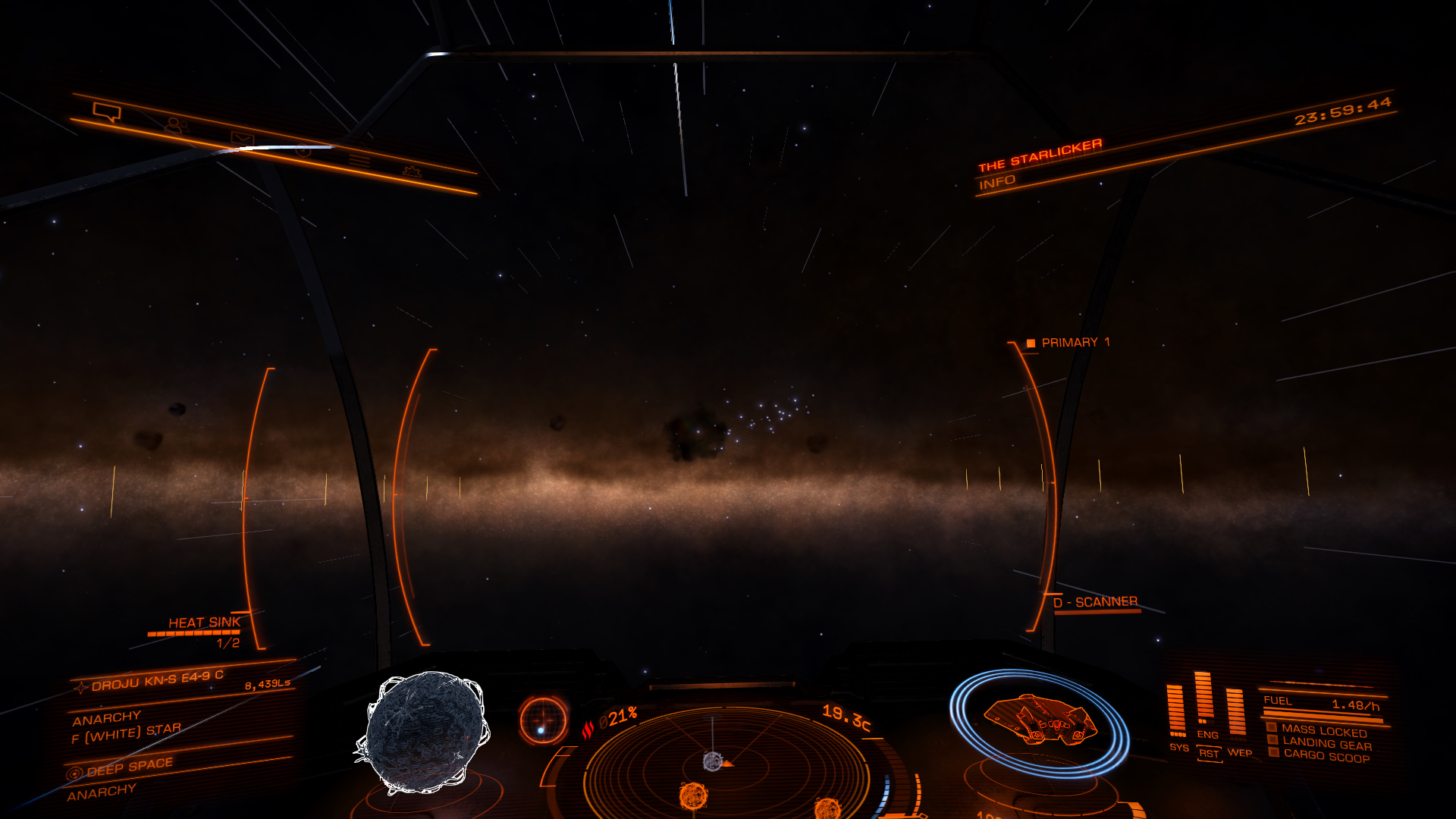Switch to the friends list tab

(176, 125)
